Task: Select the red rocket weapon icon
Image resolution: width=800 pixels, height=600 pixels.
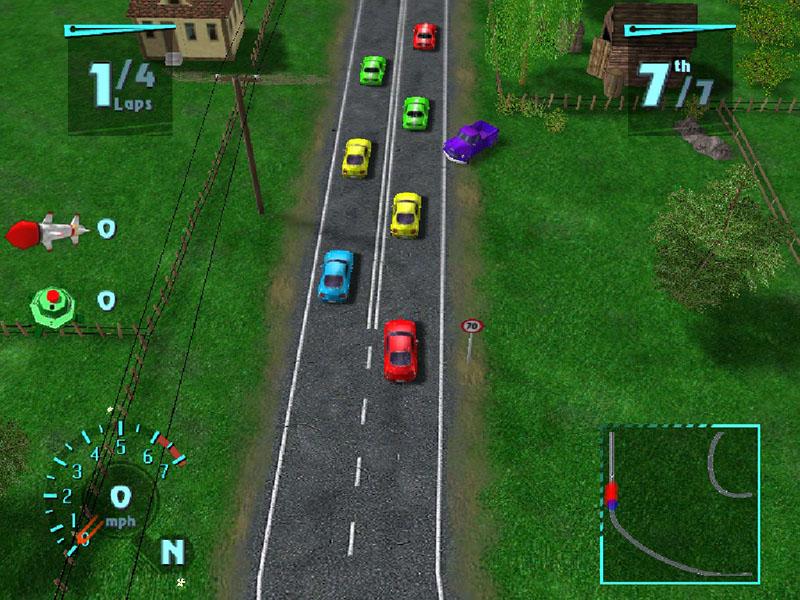Action: click(x=46, y=232)
